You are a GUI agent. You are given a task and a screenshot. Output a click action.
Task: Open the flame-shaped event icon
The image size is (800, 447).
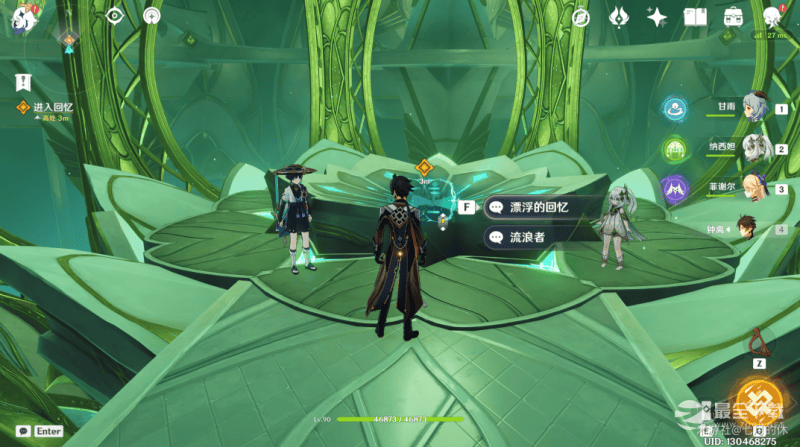619,17
